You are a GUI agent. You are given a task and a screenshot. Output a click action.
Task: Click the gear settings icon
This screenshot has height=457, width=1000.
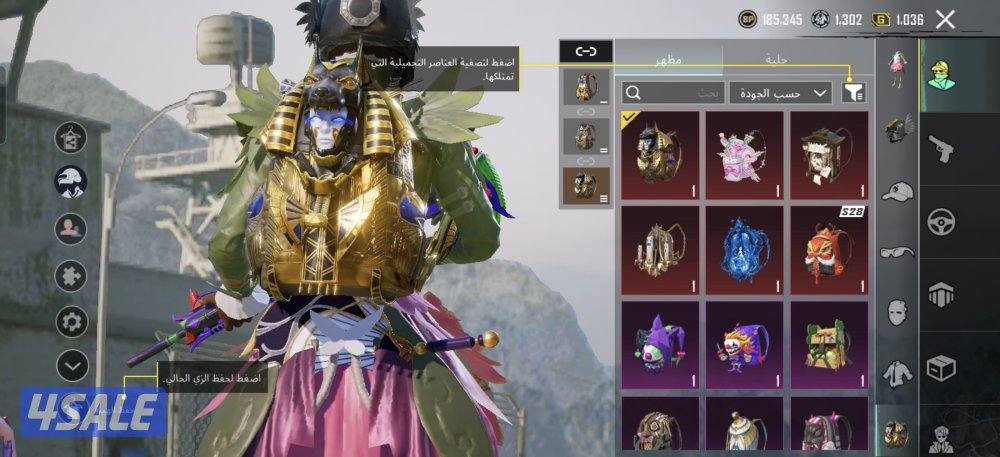click(x=71, y=321)
